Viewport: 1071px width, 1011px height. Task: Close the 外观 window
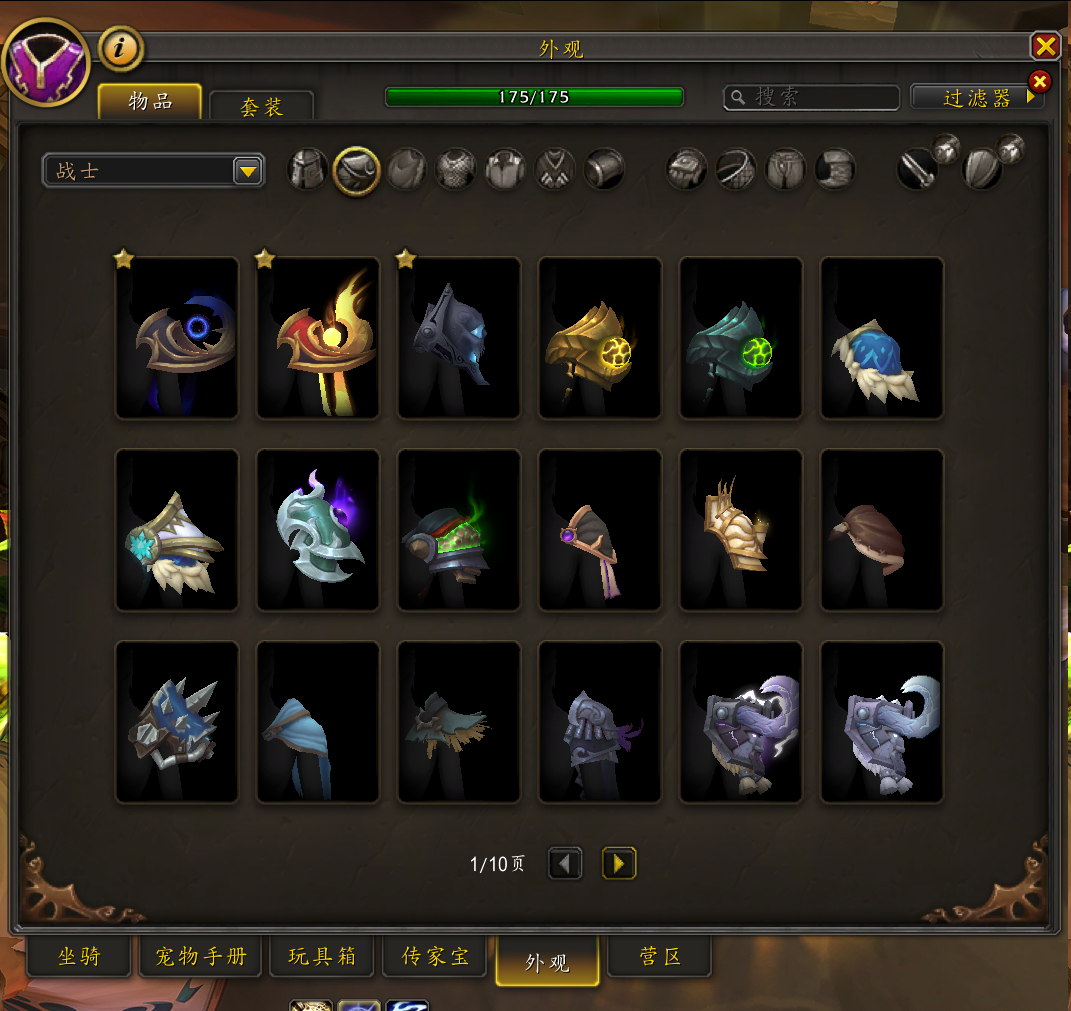click(1045, 46)
